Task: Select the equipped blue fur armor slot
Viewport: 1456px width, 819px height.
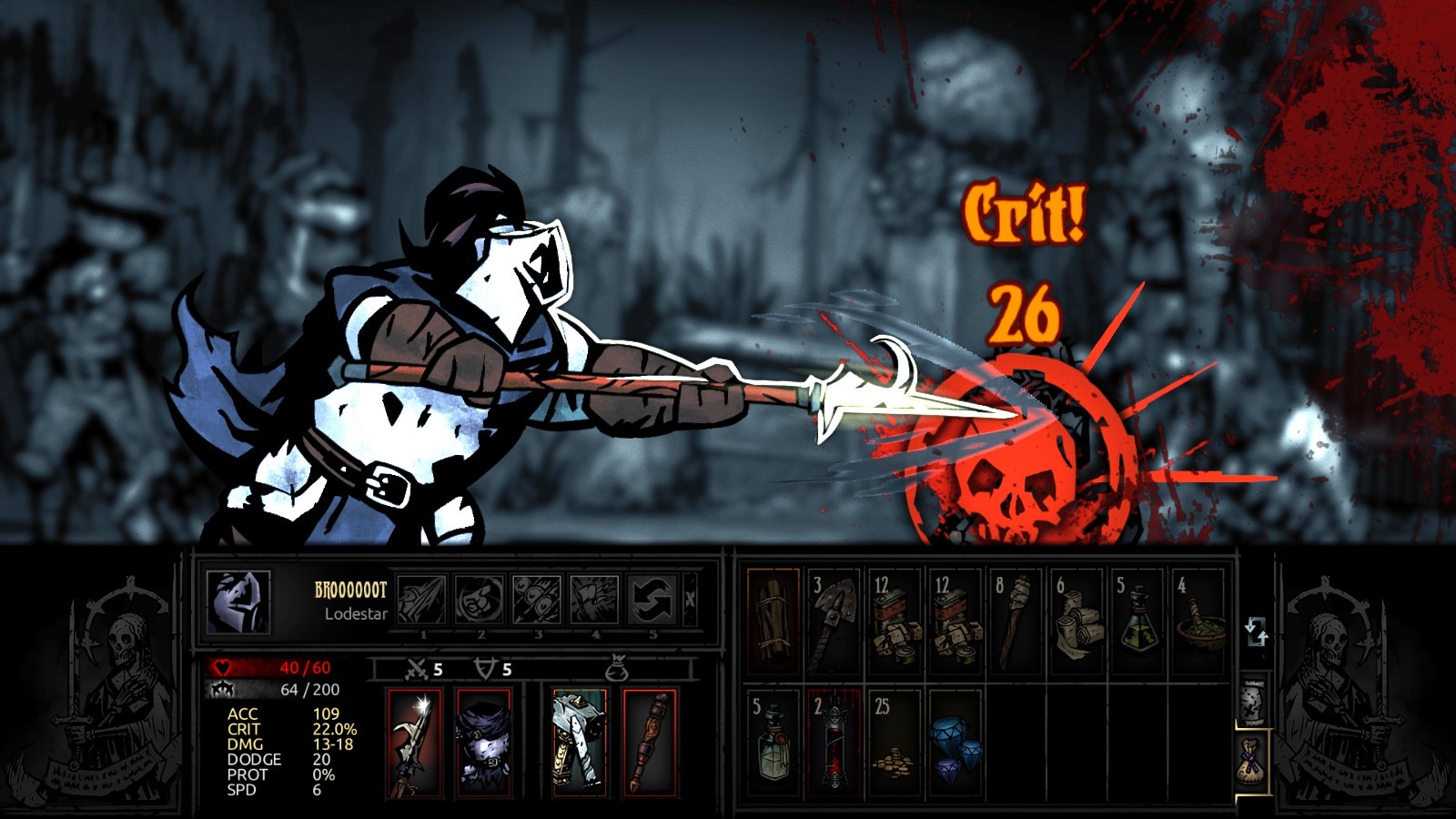Action: coord(483,743)
